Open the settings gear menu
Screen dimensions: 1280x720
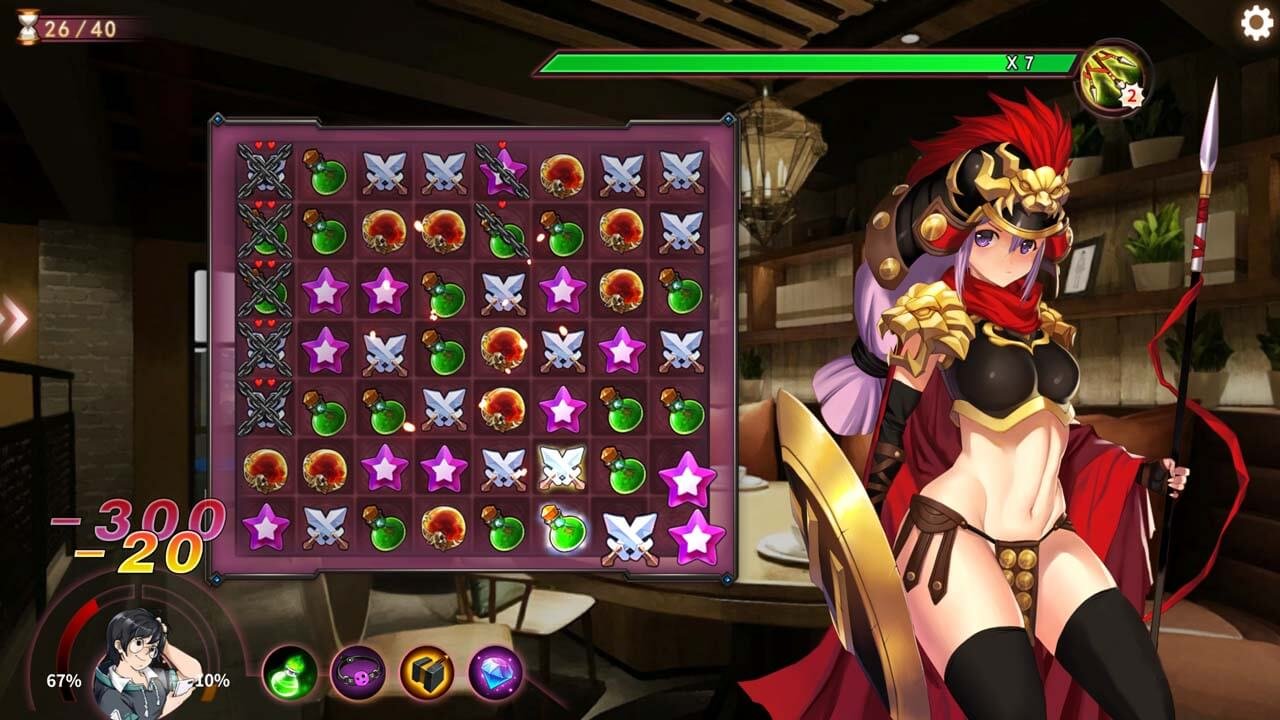tap(1256, 23)
